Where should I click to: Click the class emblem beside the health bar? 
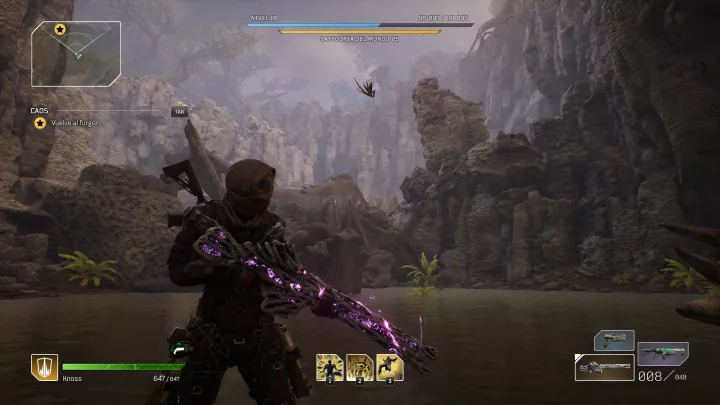(44, 367)
